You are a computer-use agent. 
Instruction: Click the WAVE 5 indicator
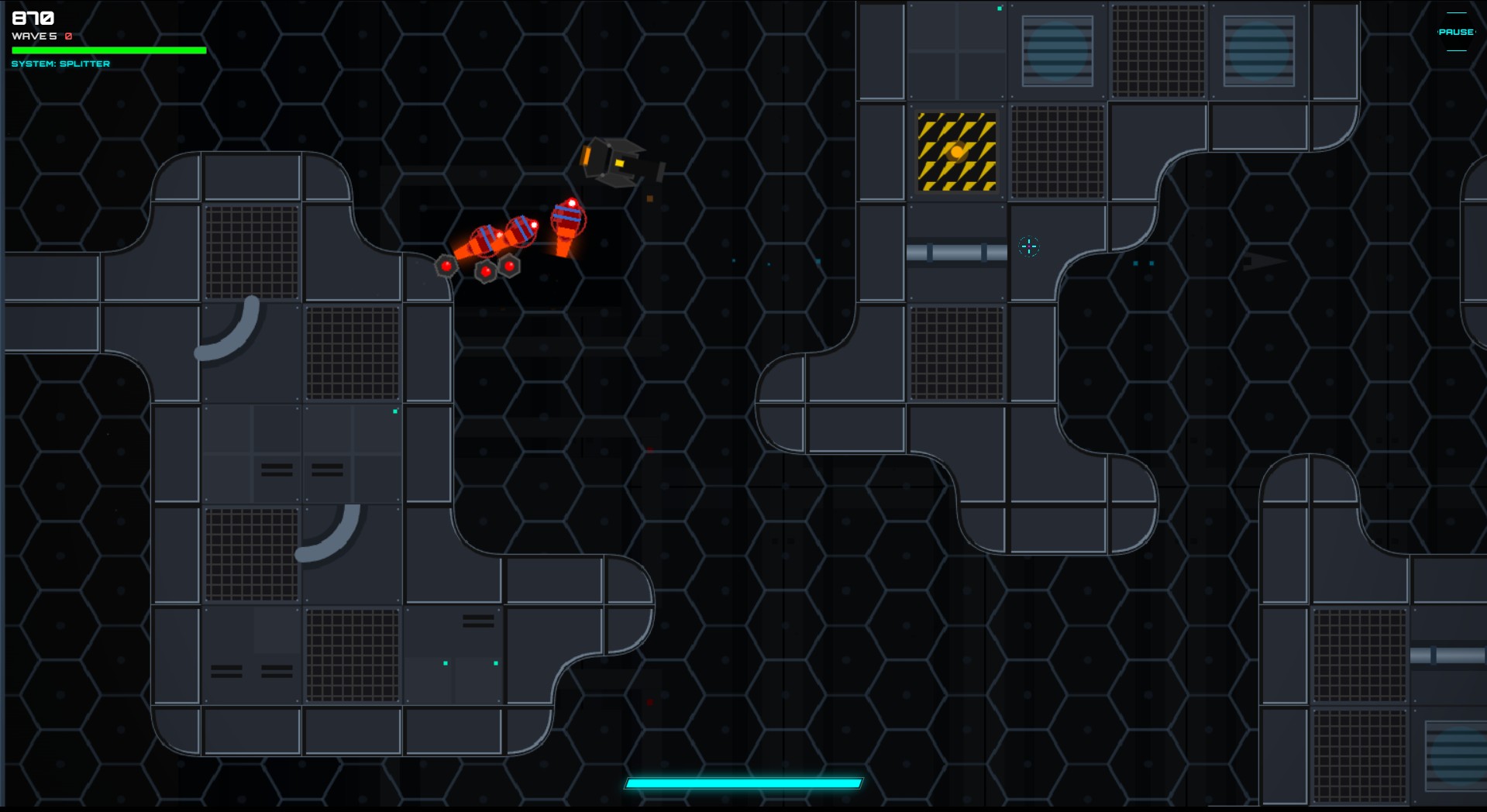coord(33,36)
